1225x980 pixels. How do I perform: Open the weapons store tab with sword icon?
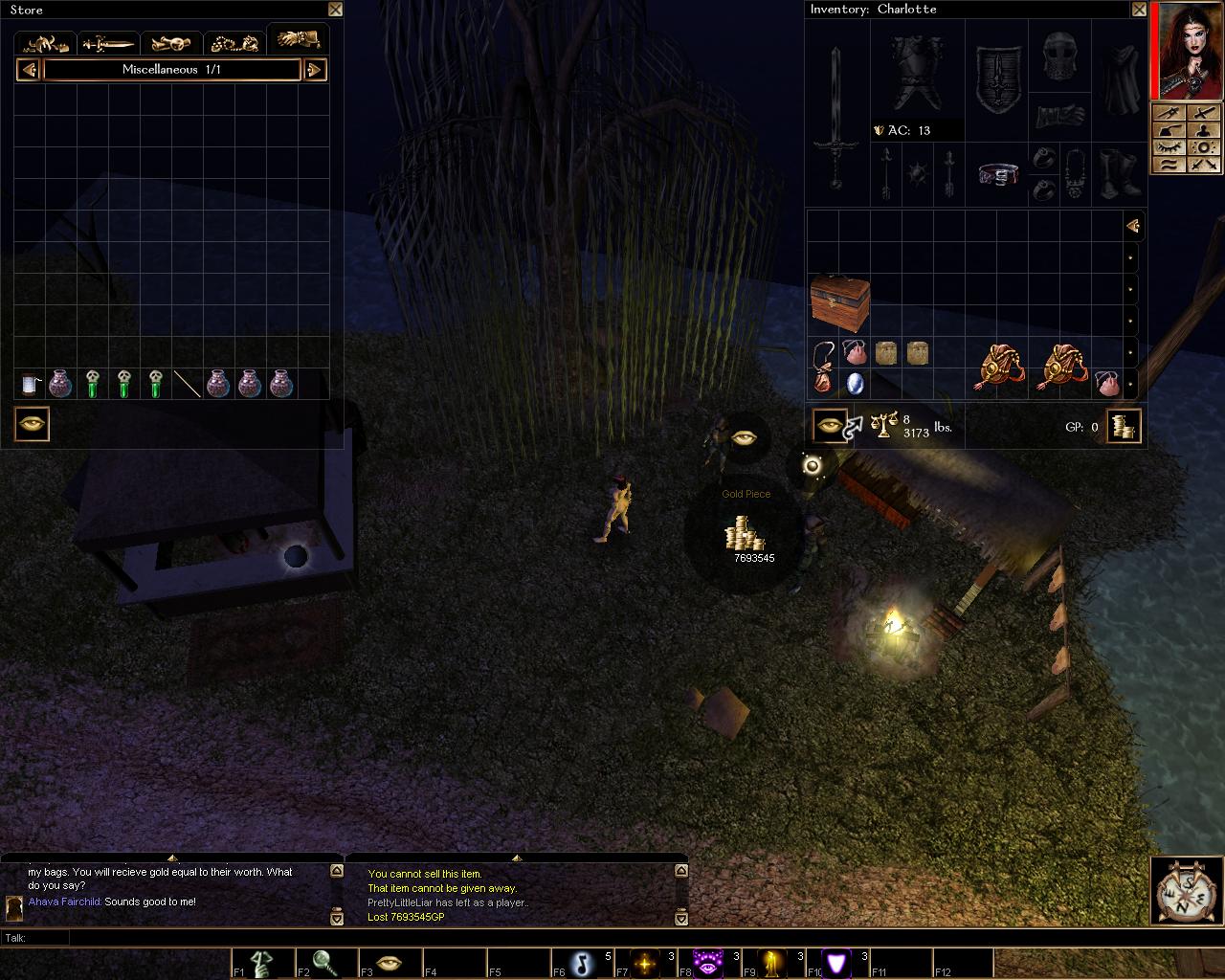tap(108, 43)
